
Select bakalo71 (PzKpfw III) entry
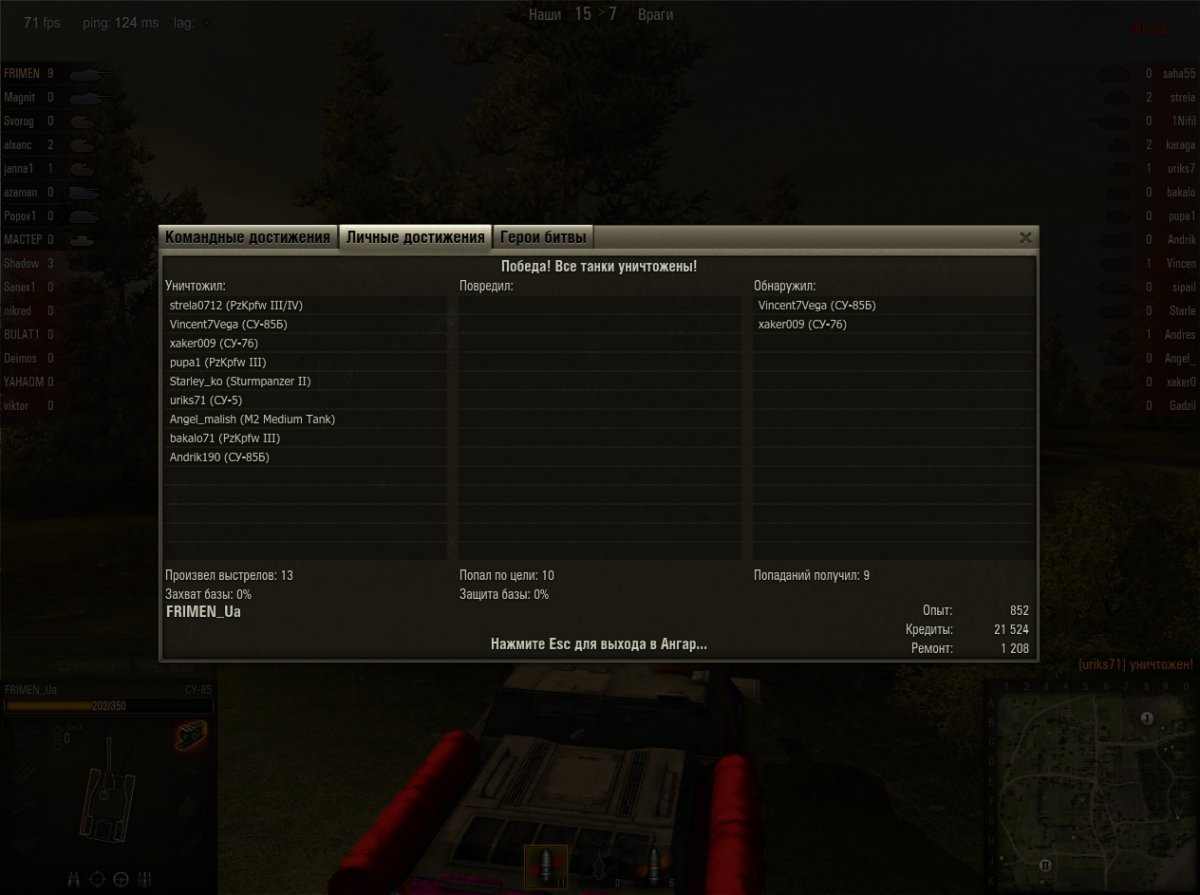pos(224,438)
